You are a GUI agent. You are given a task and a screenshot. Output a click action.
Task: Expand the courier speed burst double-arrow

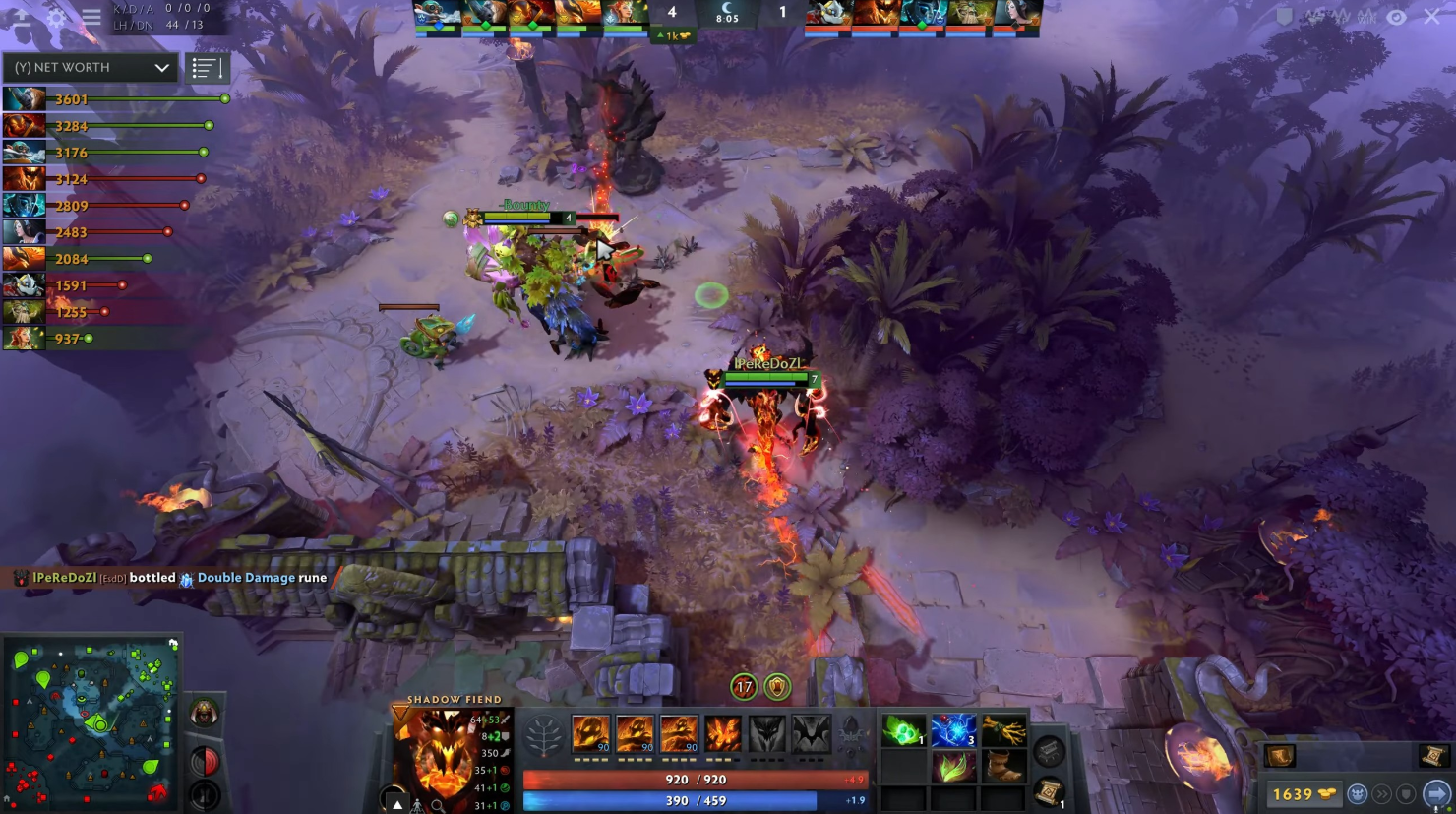coord(1383,793)
